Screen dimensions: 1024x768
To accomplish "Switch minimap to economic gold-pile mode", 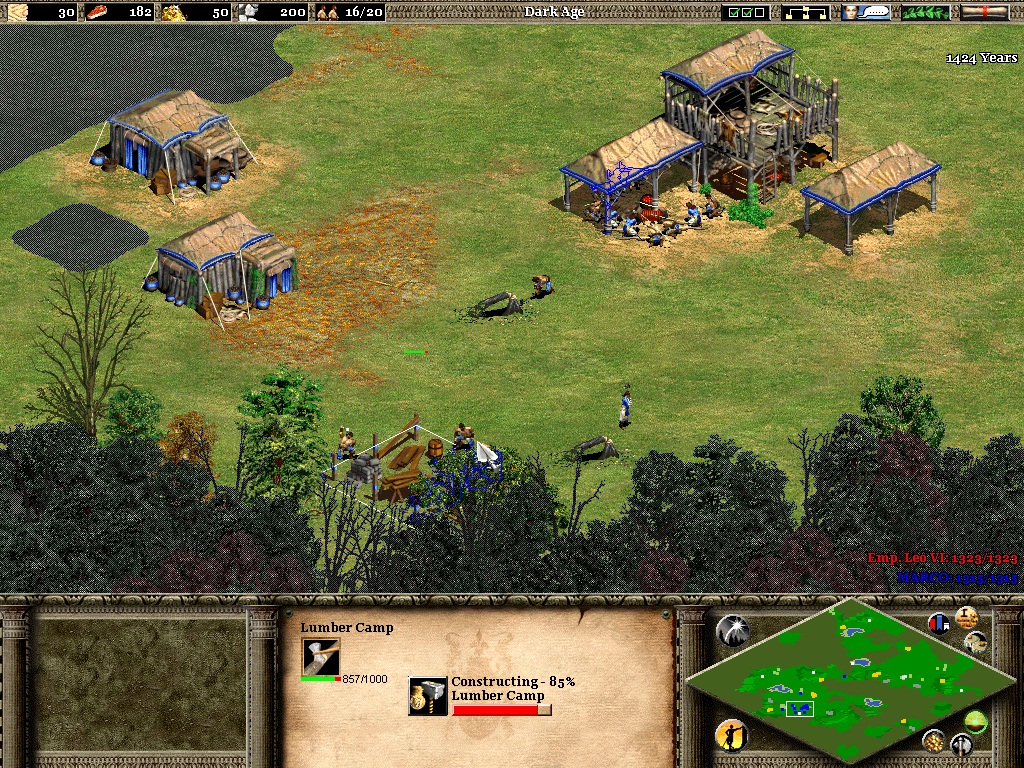I will click(934, 740).
